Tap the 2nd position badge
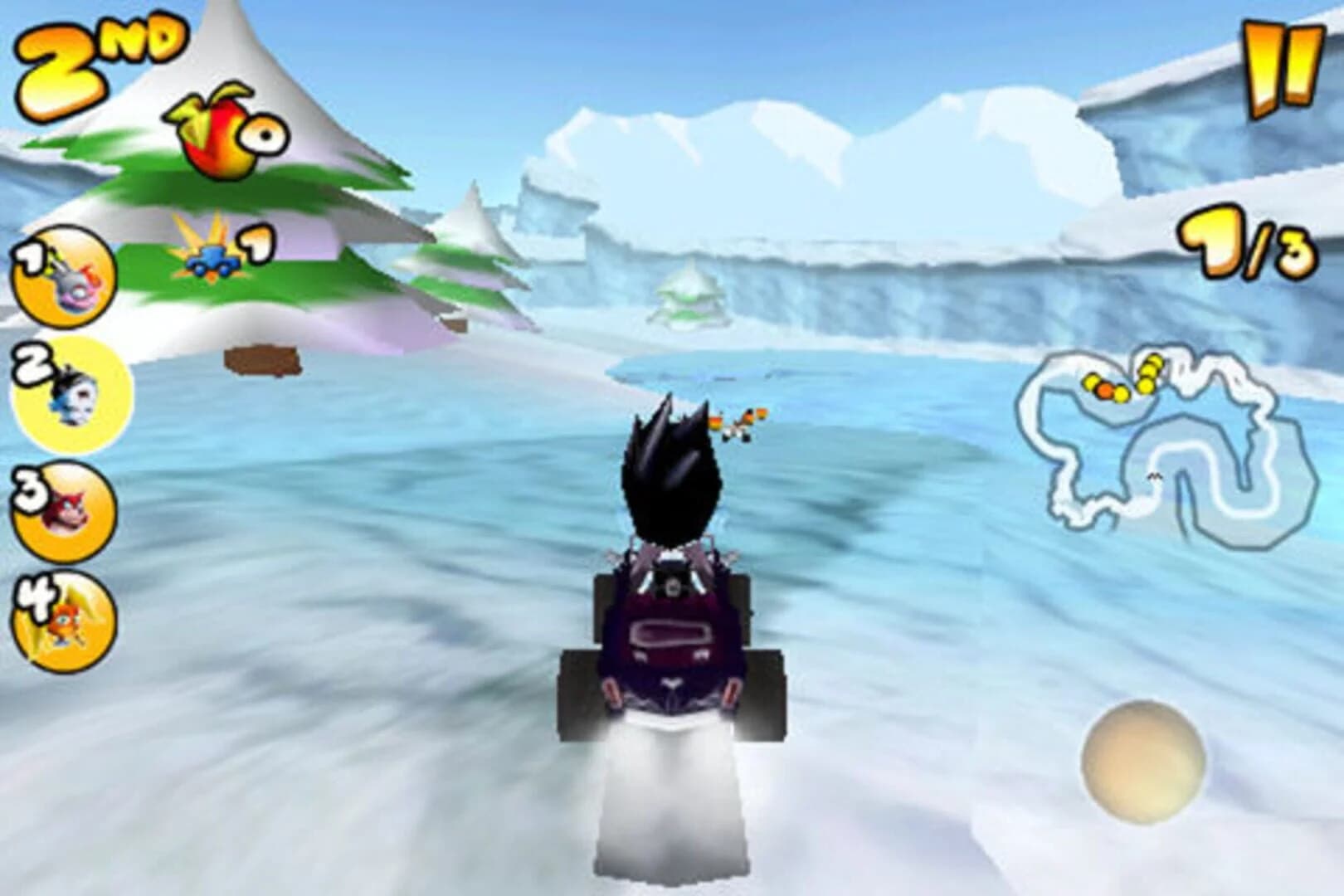Image resolution: width=1344 pixels, height=896 pixels. click(100, 50)
